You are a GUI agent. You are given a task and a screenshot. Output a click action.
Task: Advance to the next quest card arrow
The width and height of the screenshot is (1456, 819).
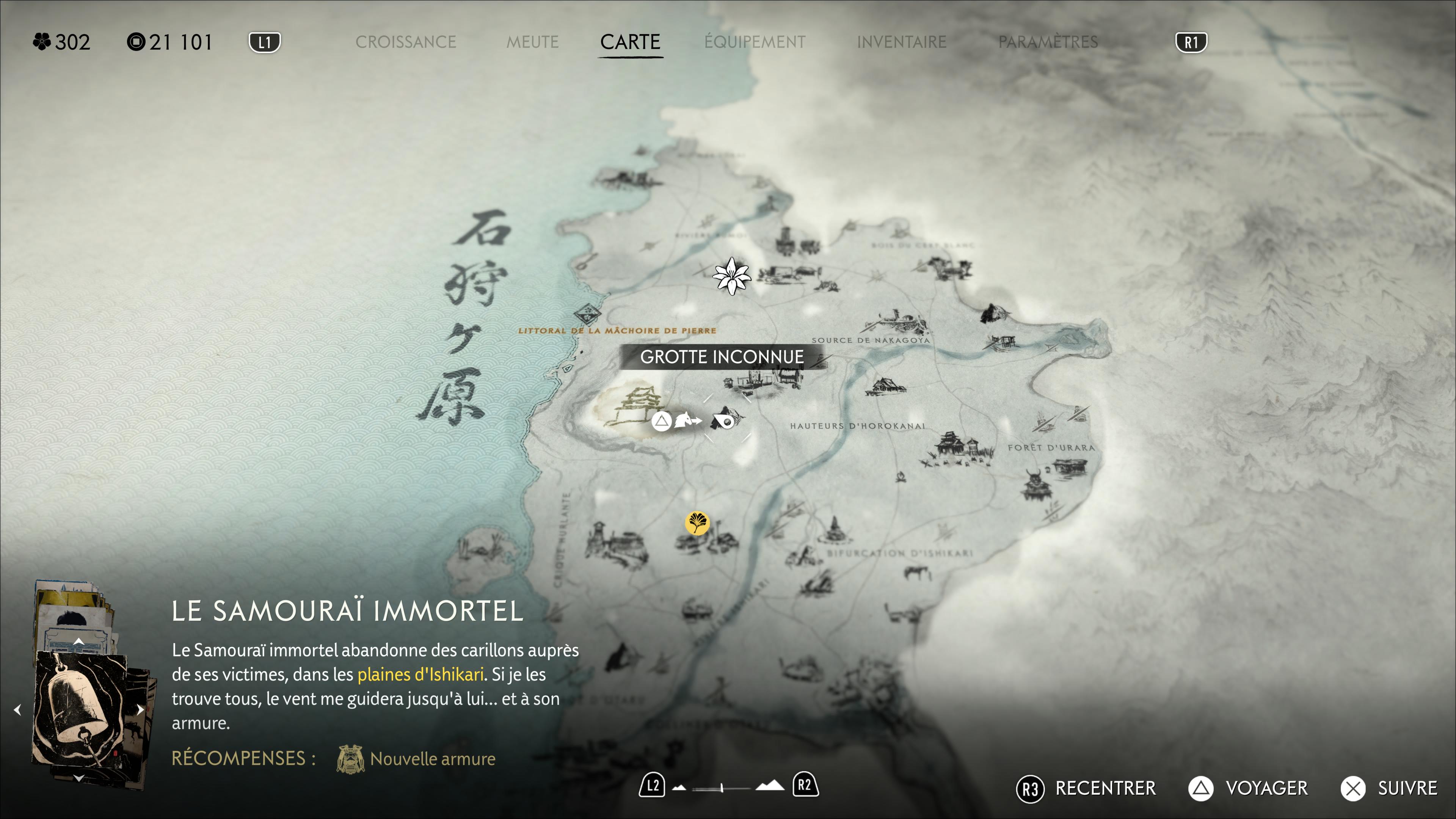tap(140, 709)
